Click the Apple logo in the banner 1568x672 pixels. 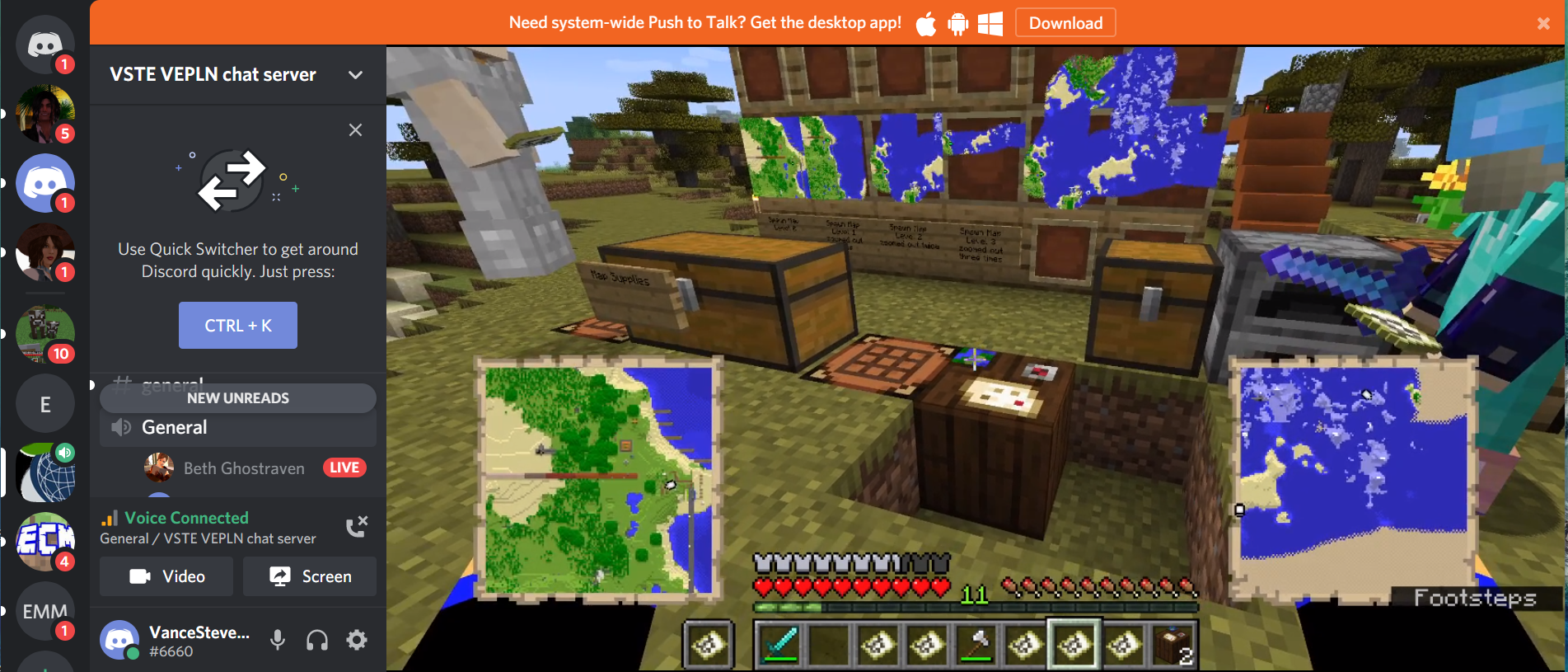pyautogui.click(x=925, y=25)
